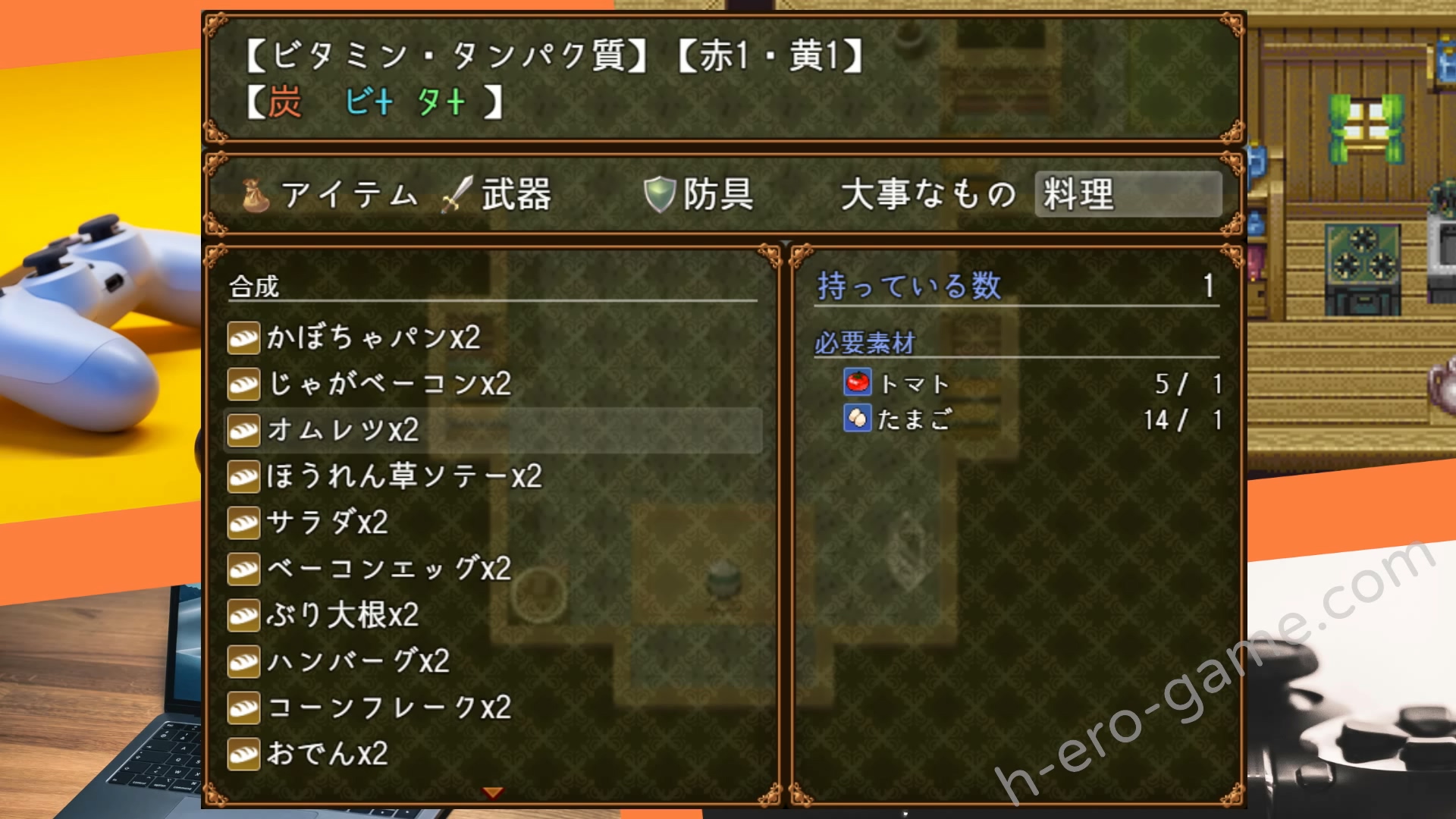Open the 大事なもの category
The width and height of the screenshot is (1456, 819).
point(927,194)
